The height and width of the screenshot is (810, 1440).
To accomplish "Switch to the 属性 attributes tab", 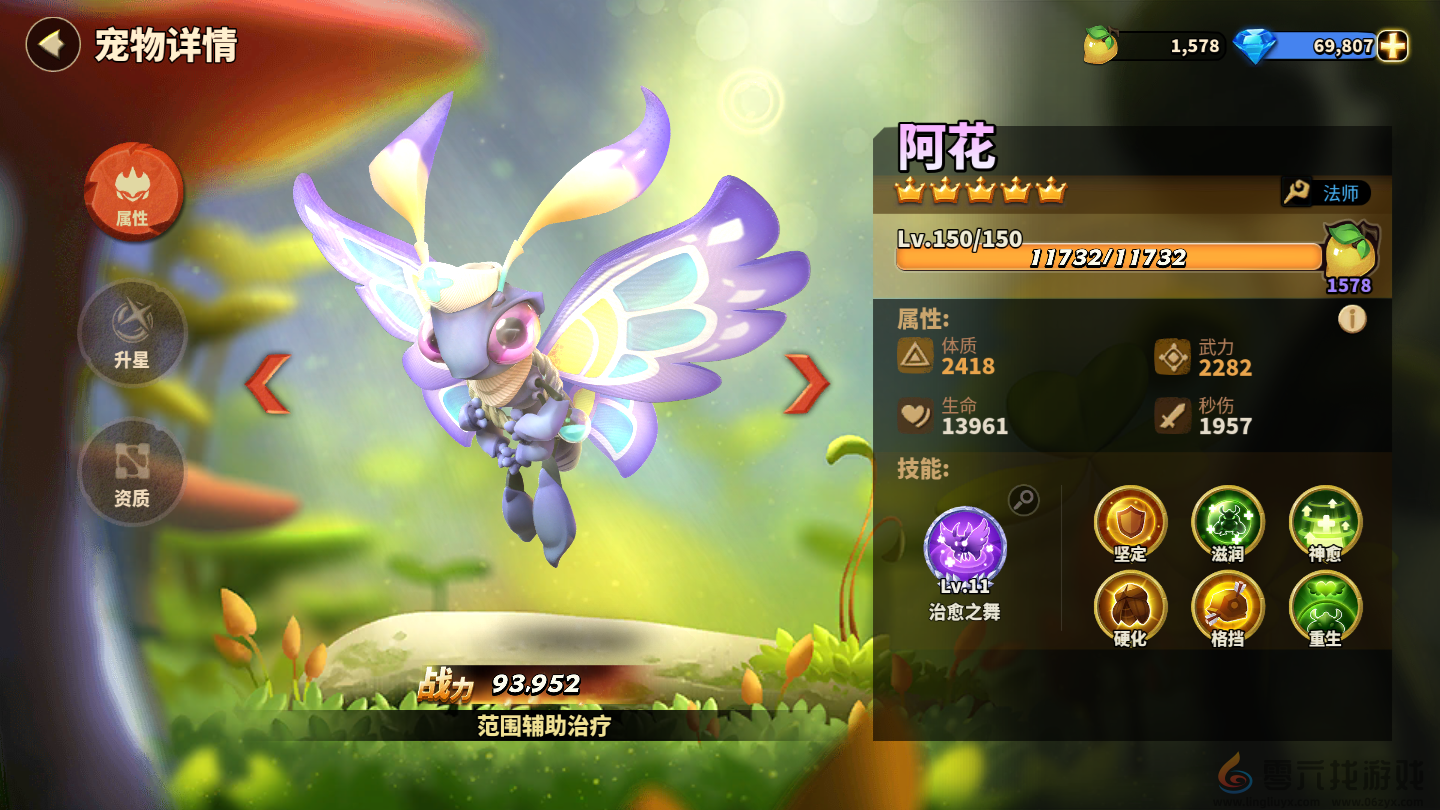I will (133, 191).
